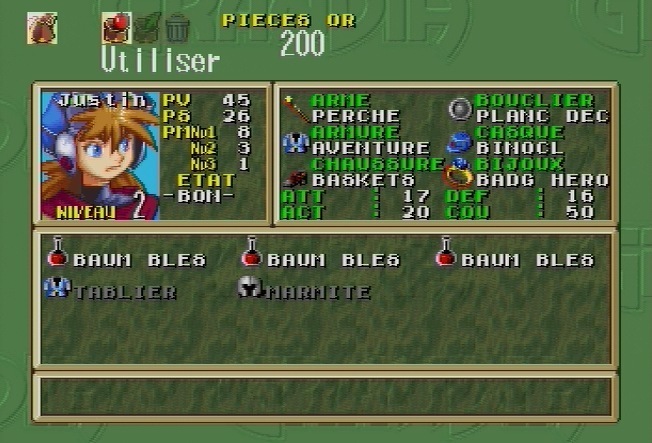Click the item bag menu icon
652x443 pixels.
click(41, 27)
